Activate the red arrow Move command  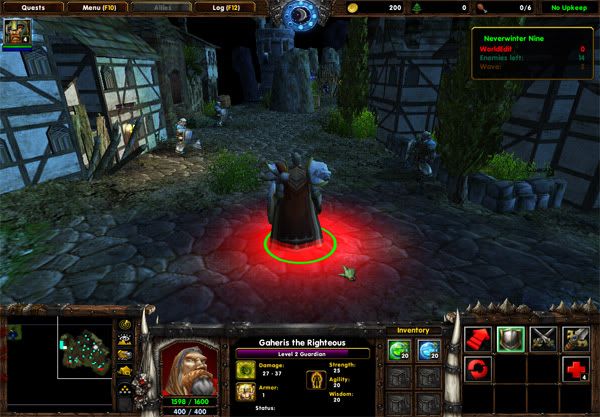[x=478, y=340]
